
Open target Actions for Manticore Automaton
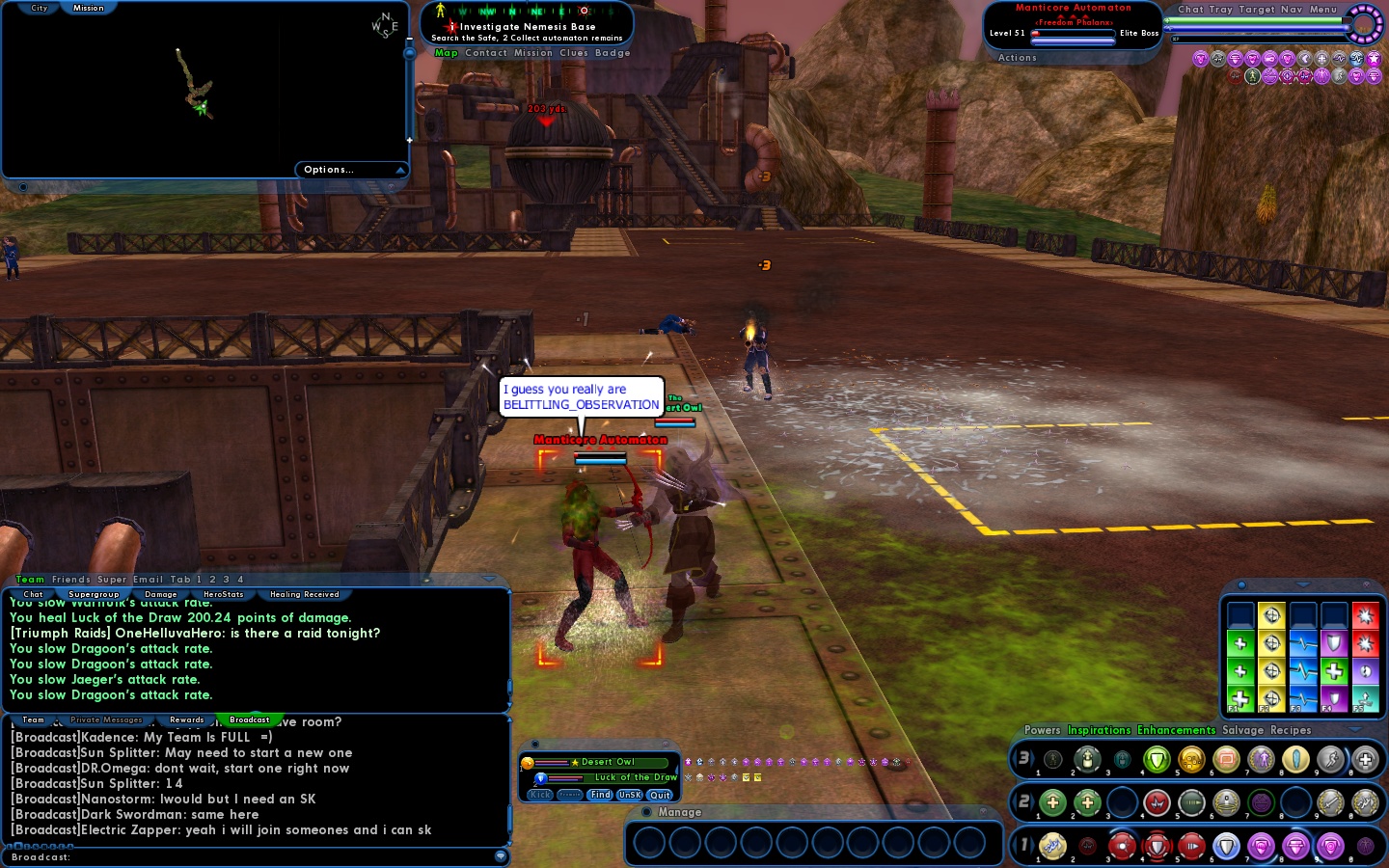coord(1017,58)
